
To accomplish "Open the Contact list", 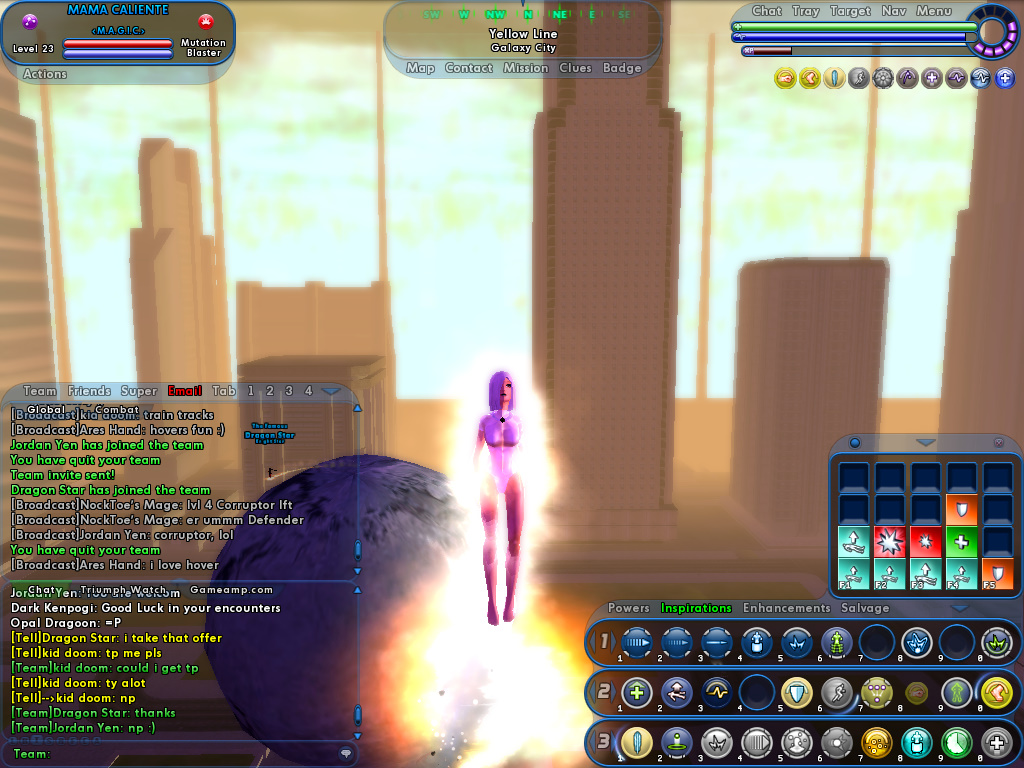I will point(468,68).
